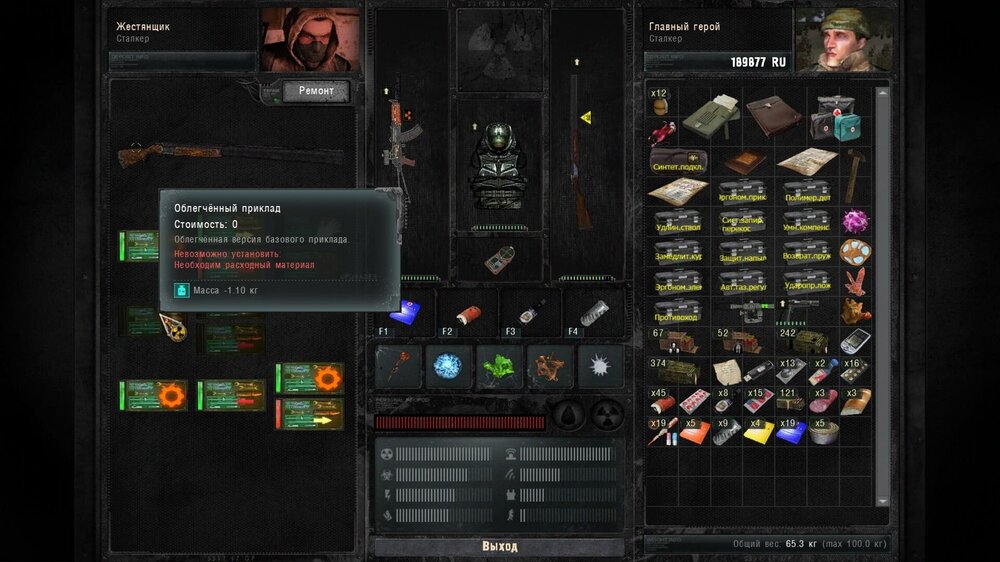Image resolution: width=1000 pixels, height=562 pixels.
Task: Select the hammer in the inventory
Action: click(x=854, y=174)
